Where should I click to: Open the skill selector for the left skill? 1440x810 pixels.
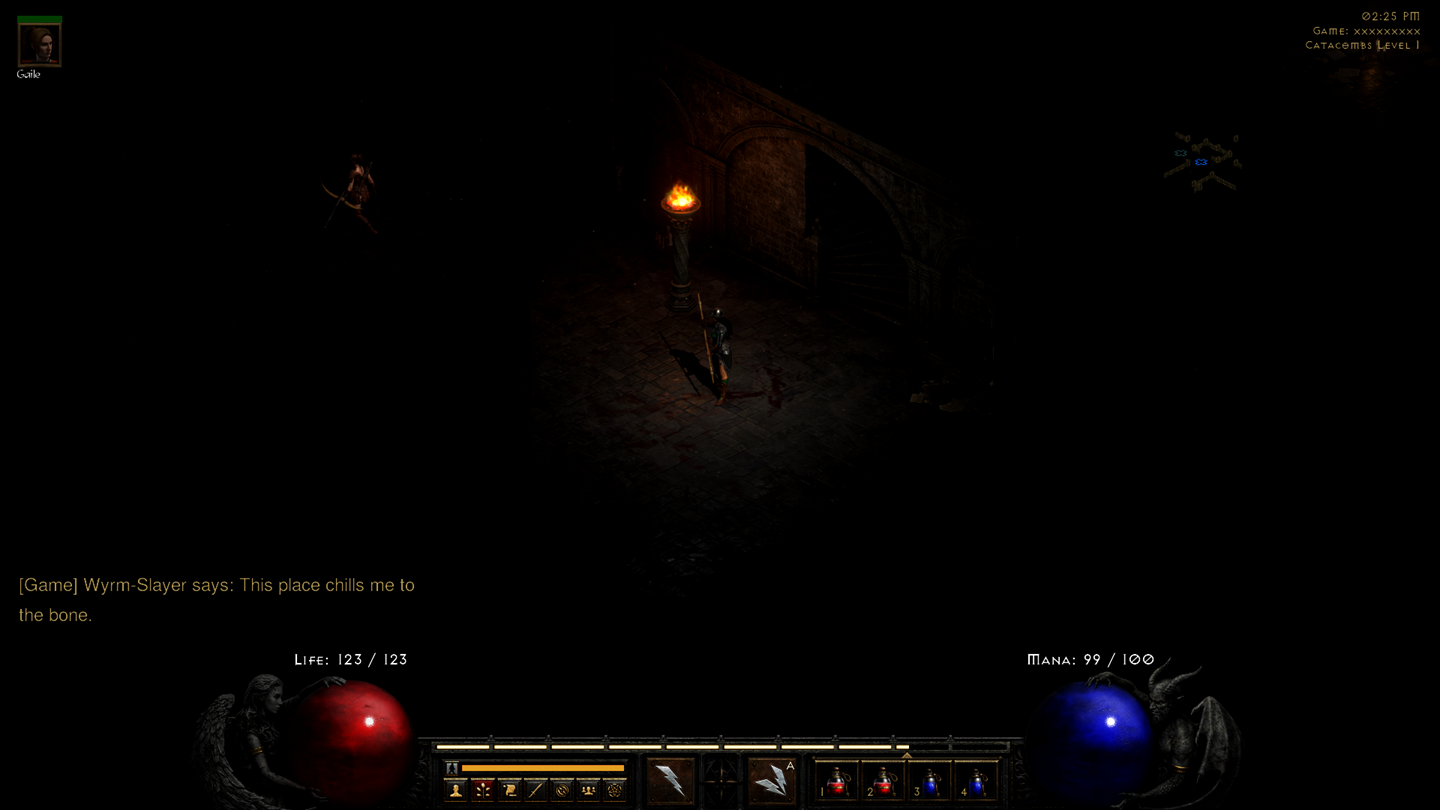[x=672, y=782]
